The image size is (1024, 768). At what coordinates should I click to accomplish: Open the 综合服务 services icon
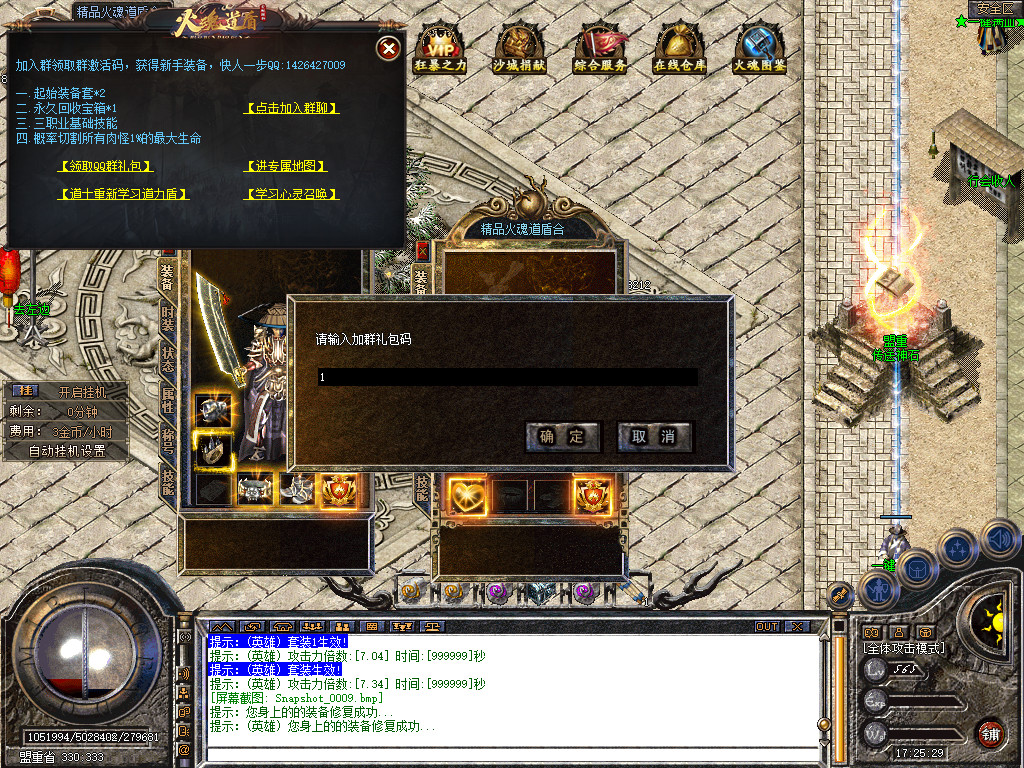(600, 48)
